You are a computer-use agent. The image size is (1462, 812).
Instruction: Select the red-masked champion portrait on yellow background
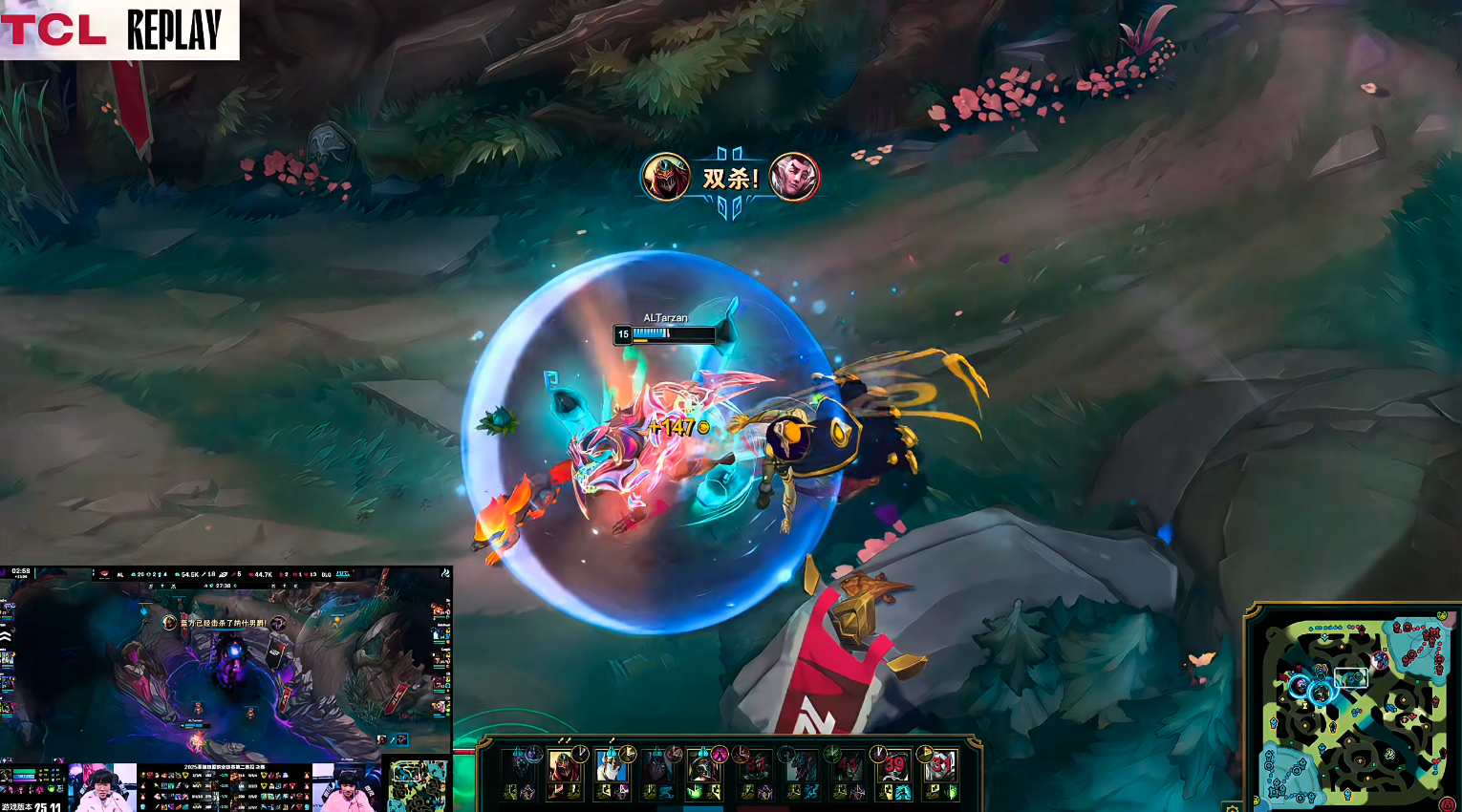(564, 766)
